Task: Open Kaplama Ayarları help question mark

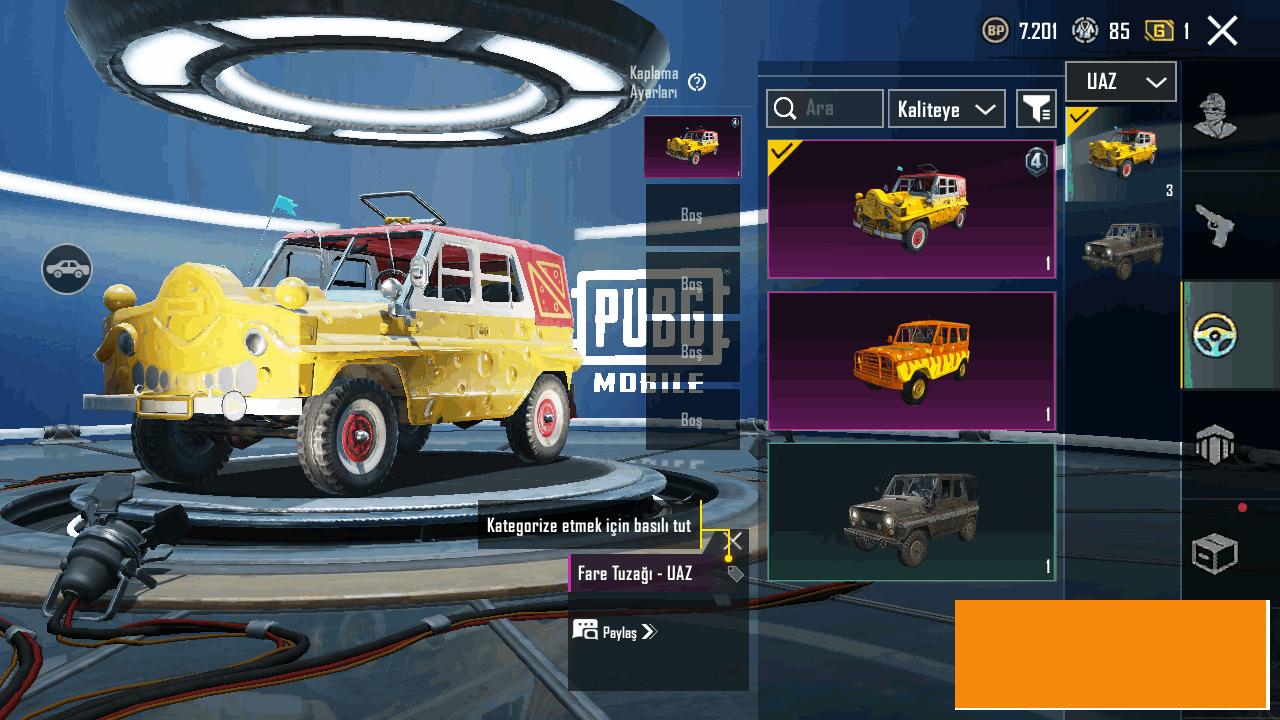Action: point(697,82)
